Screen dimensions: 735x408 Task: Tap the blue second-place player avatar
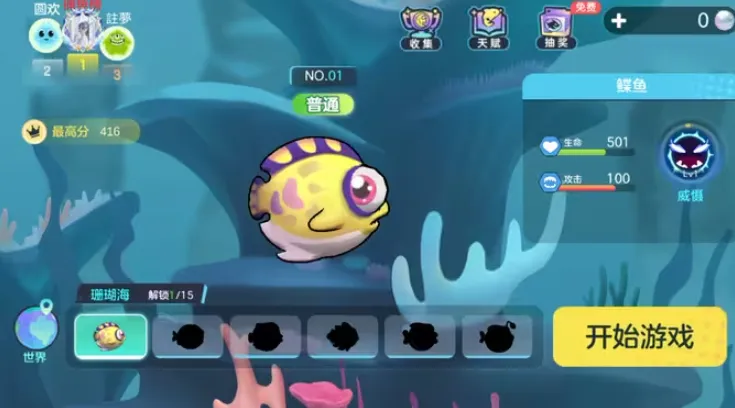46,38
